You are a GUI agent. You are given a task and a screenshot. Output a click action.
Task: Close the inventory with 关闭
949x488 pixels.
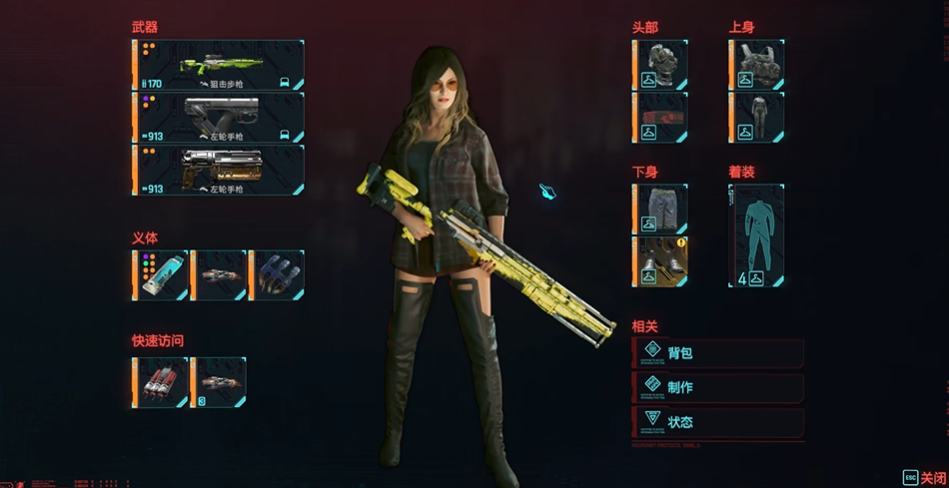(923, 477)
